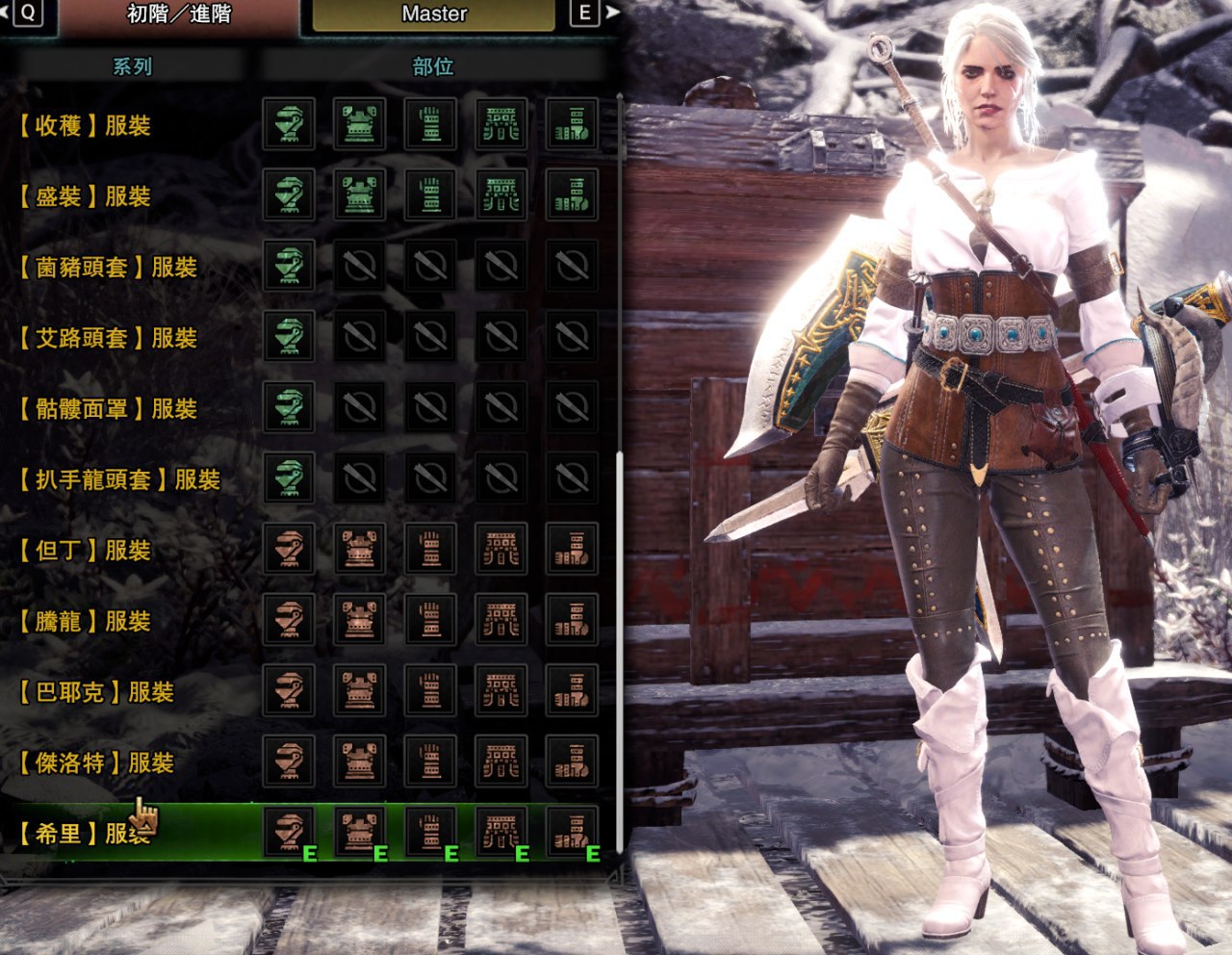Choose the 【艾路頭套】服裝 entry

pyautogui.click(x=108, y=339)
